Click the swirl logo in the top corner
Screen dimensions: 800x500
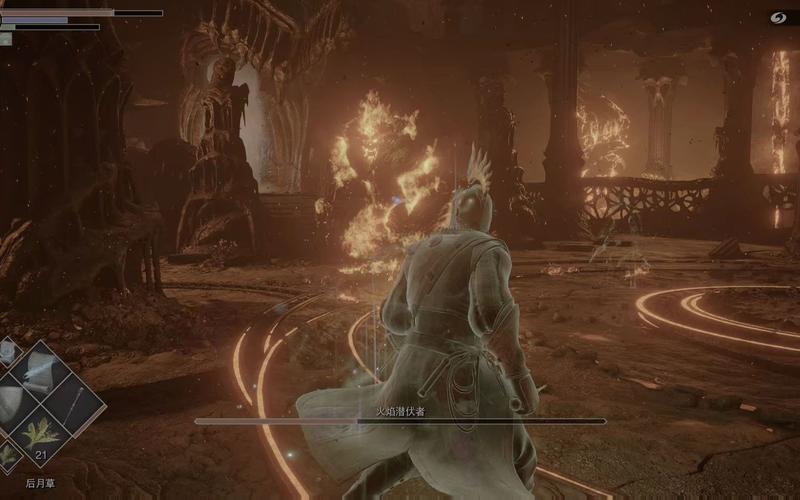tap(778, 17)
